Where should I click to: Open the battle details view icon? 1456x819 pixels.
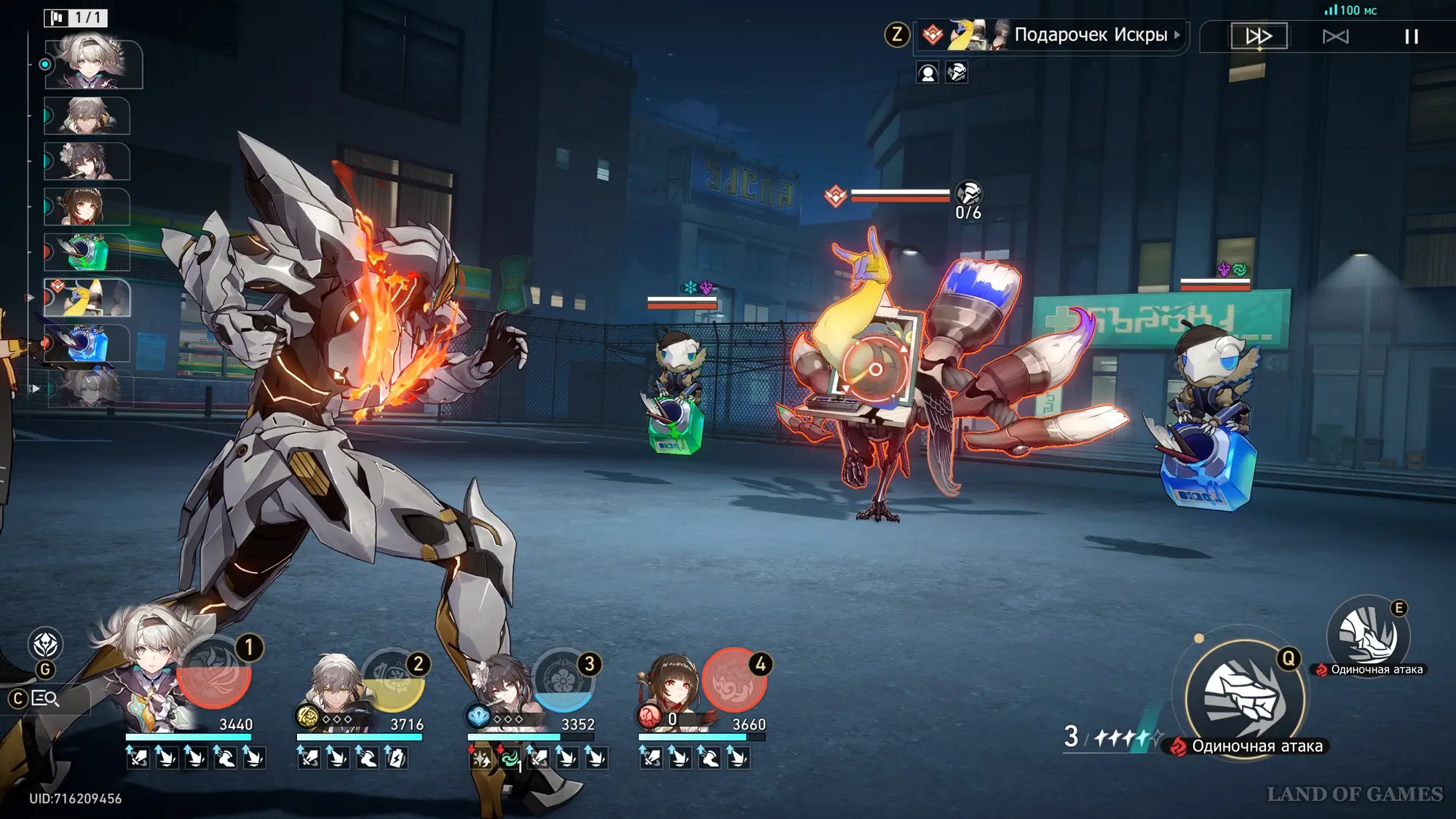point(45,699)
